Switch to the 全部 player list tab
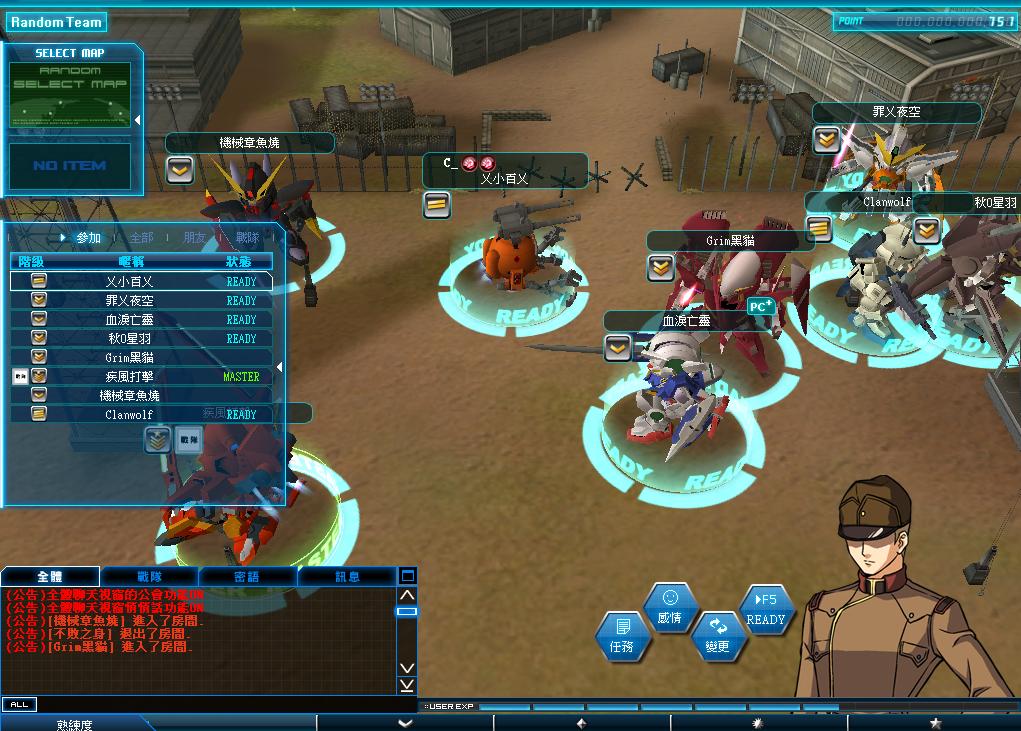The image size is (1021, 731). tap(141, 238)
